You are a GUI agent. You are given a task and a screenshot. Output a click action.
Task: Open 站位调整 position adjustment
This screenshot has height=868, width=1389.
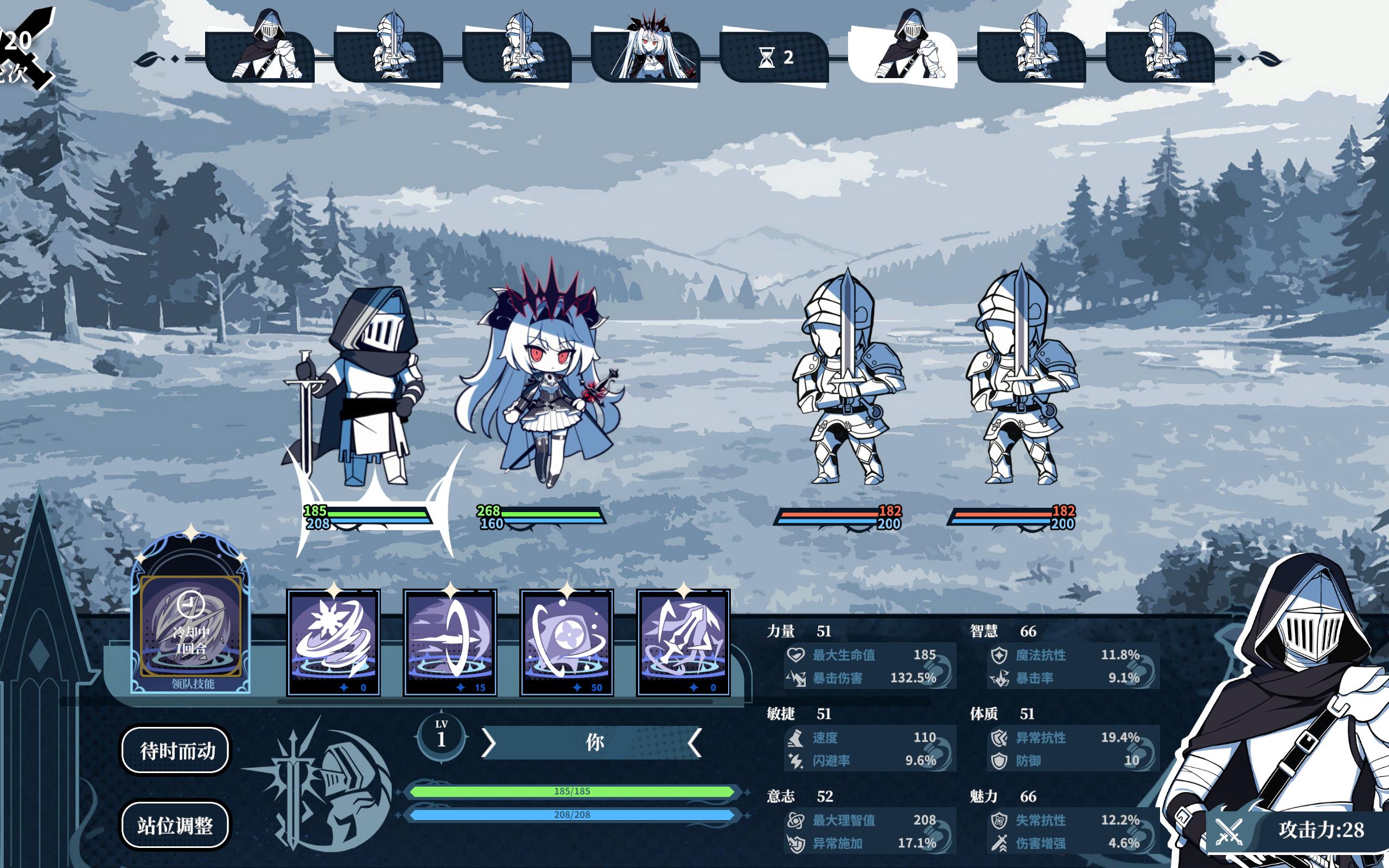pos(175,825)
